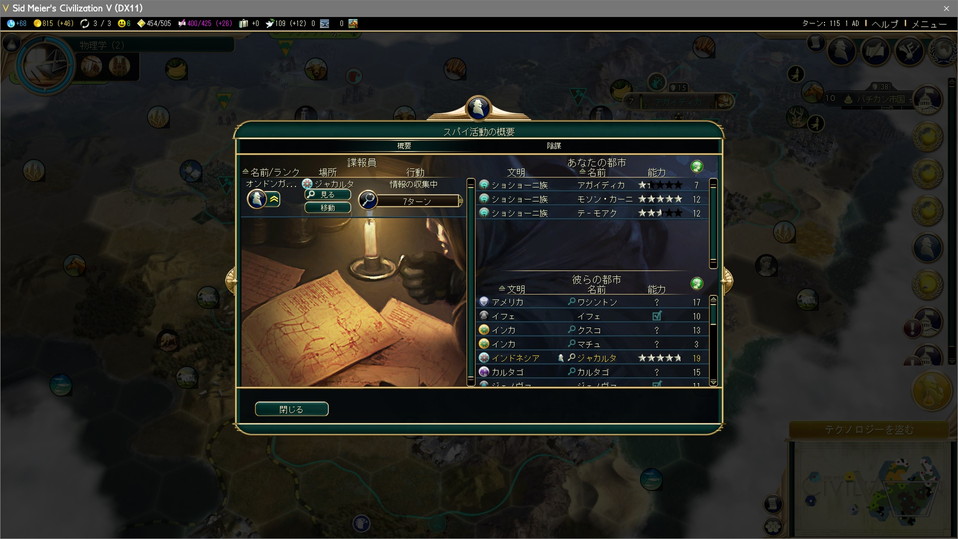Select the マチュ city row

[594, 344]
